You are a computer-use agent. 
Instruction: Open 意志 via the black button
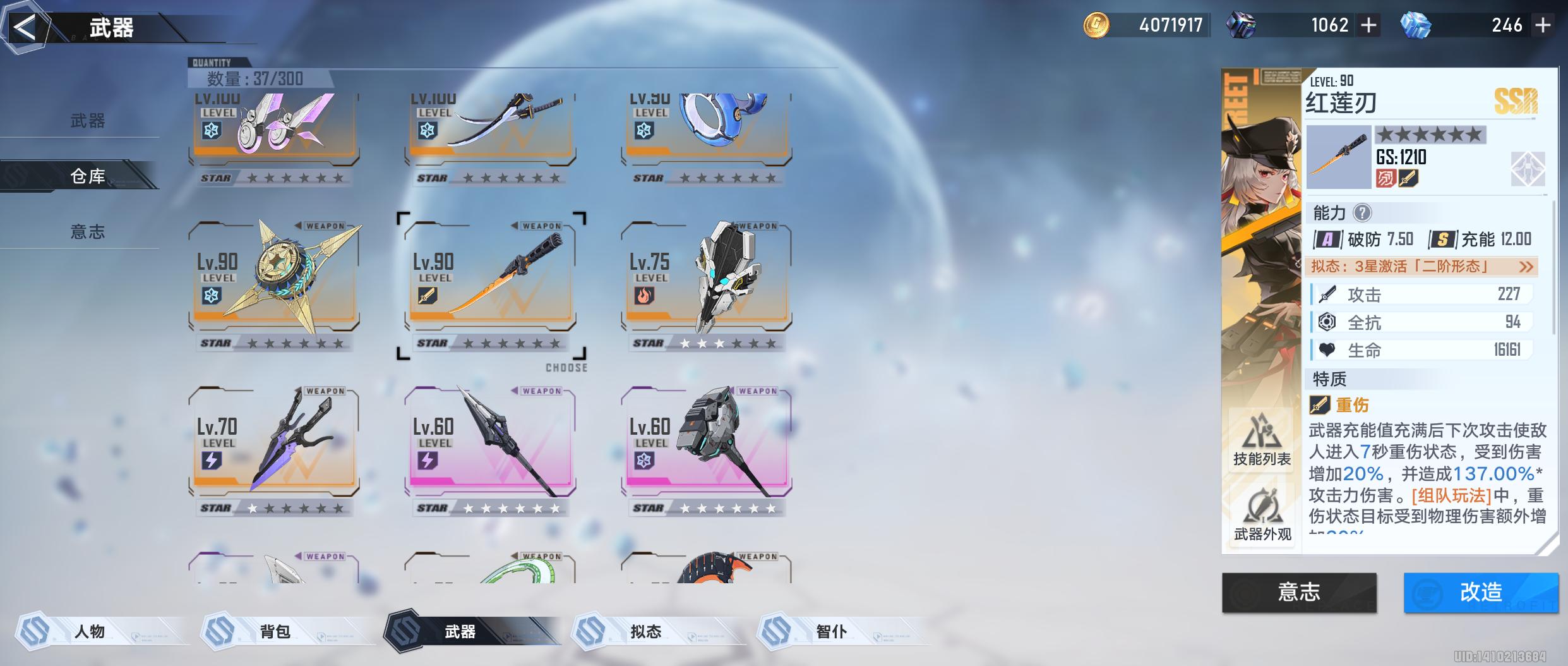(x=1299, y=592)
